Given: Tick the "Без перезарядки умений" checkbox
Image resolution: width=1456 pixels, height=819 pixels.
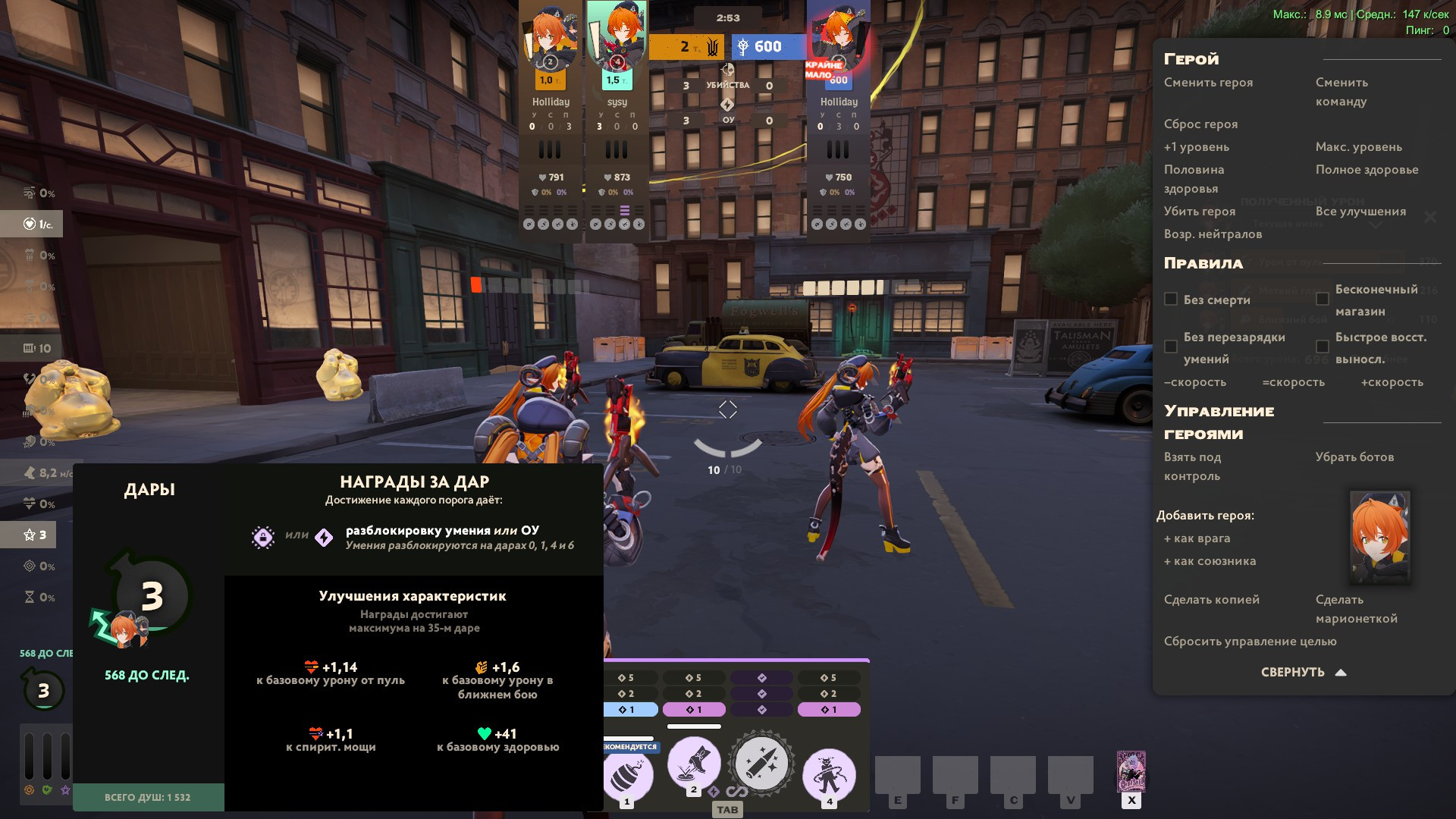Looking at the screenshot, I should coord(1171,347).
